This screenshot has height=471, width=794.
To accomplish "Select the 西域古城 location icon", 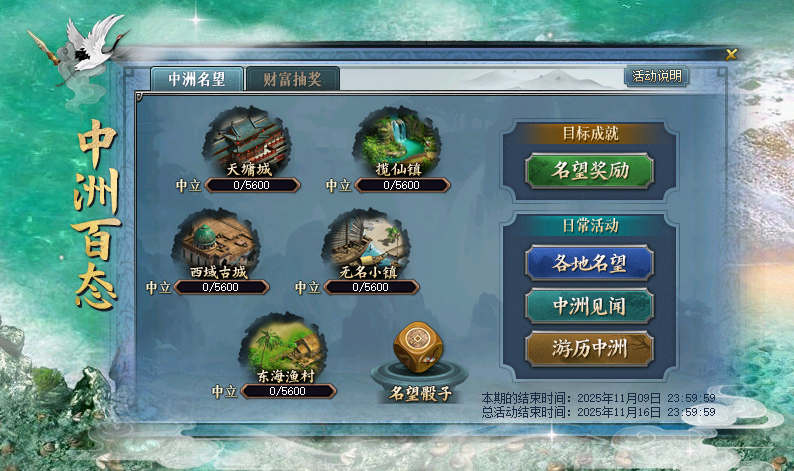I will pyautogui.click(x=218, y=244).
